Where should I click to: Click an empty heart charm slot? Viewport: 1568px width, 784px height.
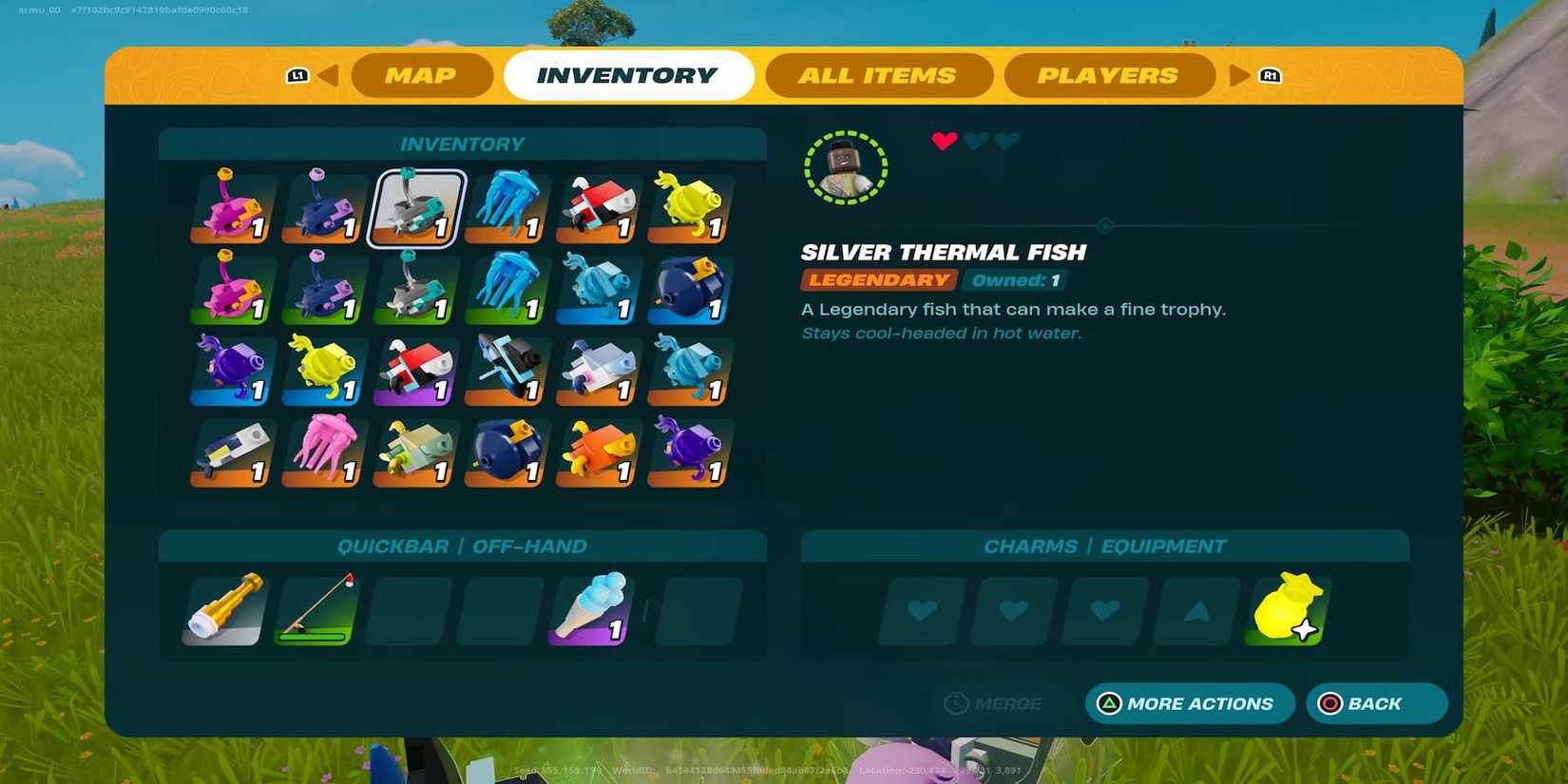click(x=919, y=611)
